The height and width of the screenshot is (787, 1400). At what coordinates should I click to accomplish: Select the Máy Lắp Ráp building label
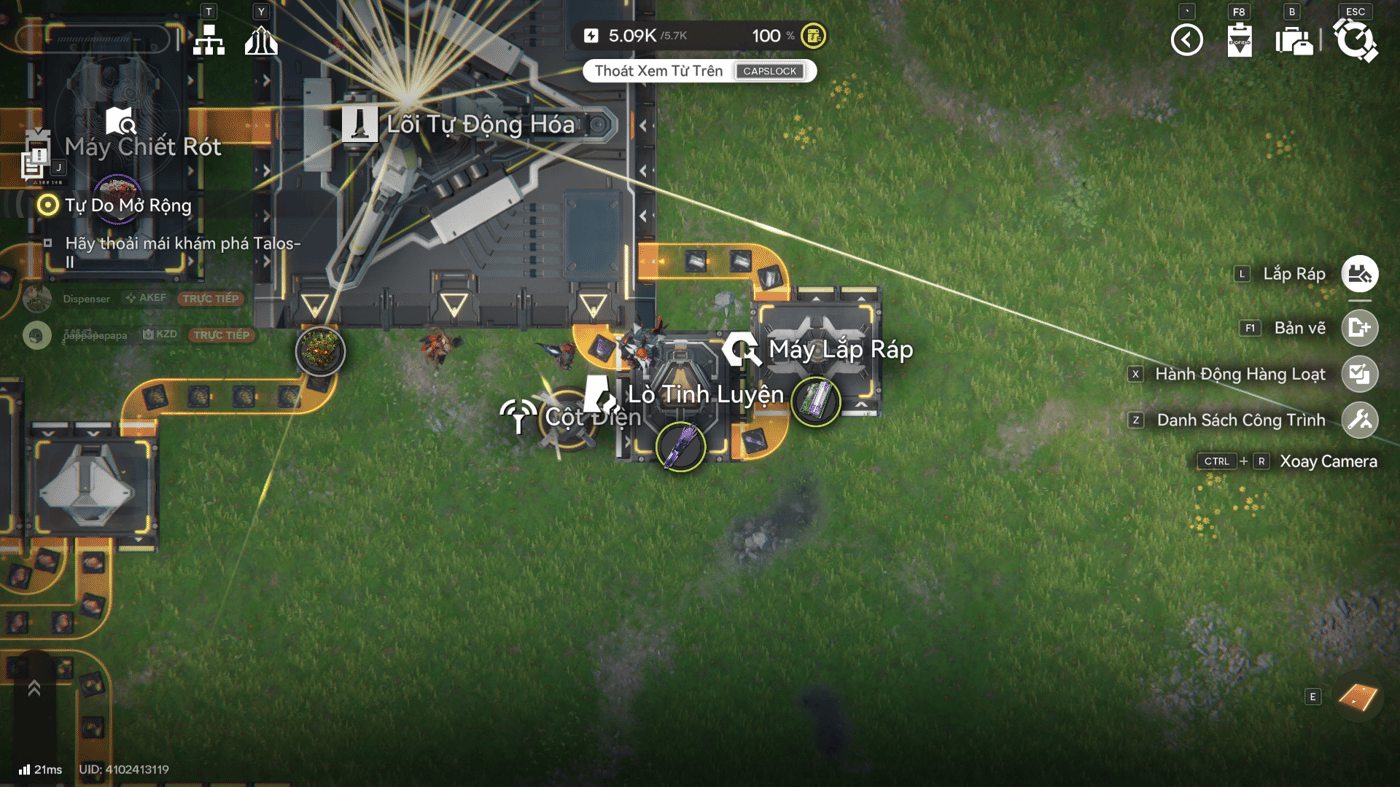coord(840,350)
